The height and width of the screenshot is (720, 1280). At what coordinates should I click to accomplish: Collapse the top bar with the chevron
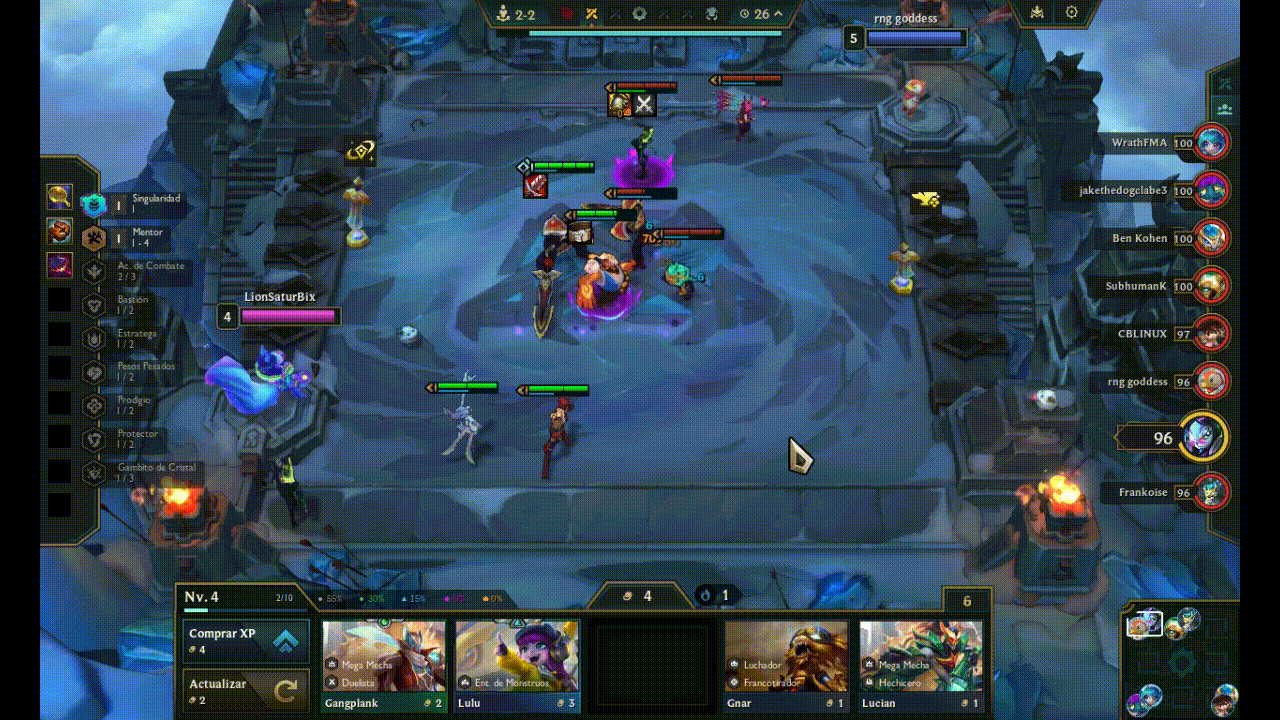click(778, 14)
